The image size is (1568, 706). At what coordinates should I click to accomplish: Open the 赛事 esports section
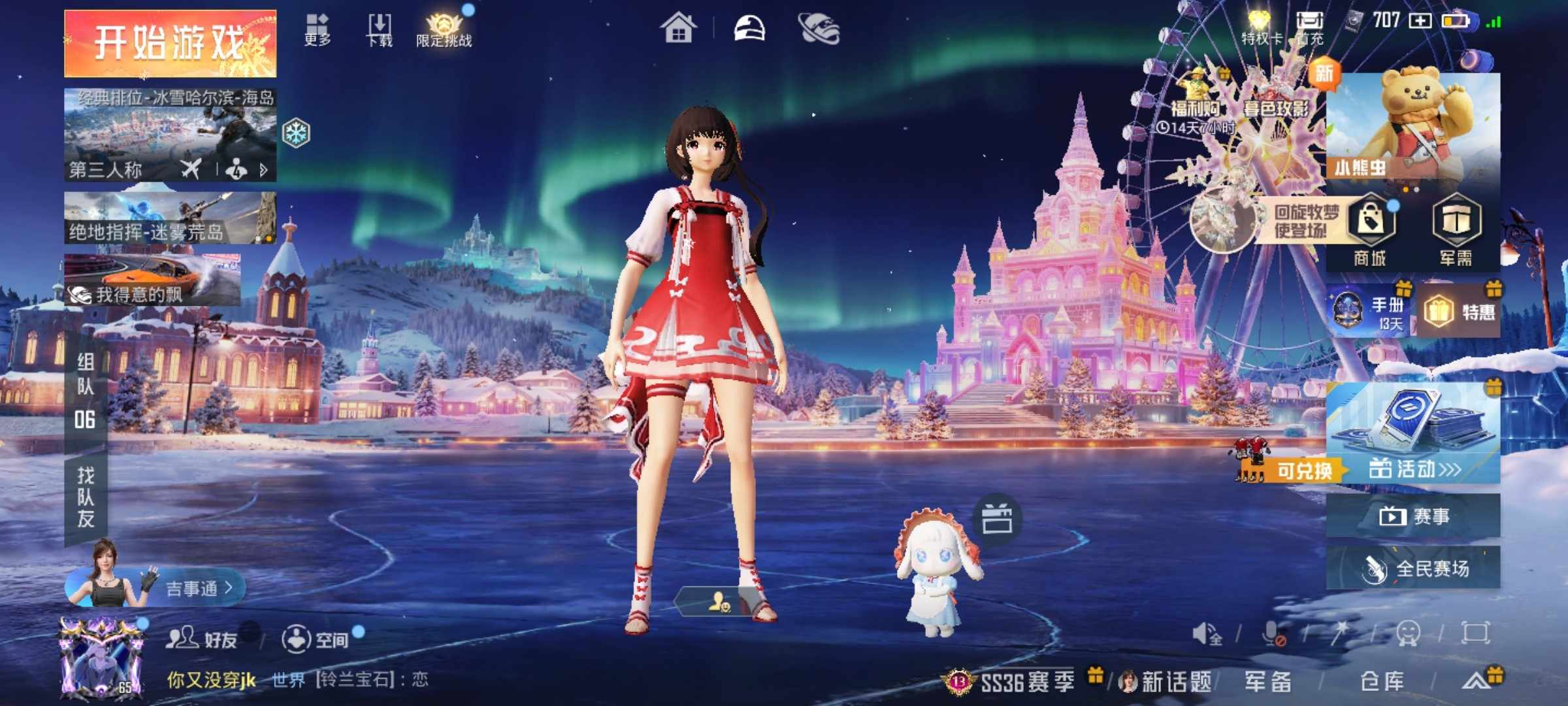click(1413, 516)
